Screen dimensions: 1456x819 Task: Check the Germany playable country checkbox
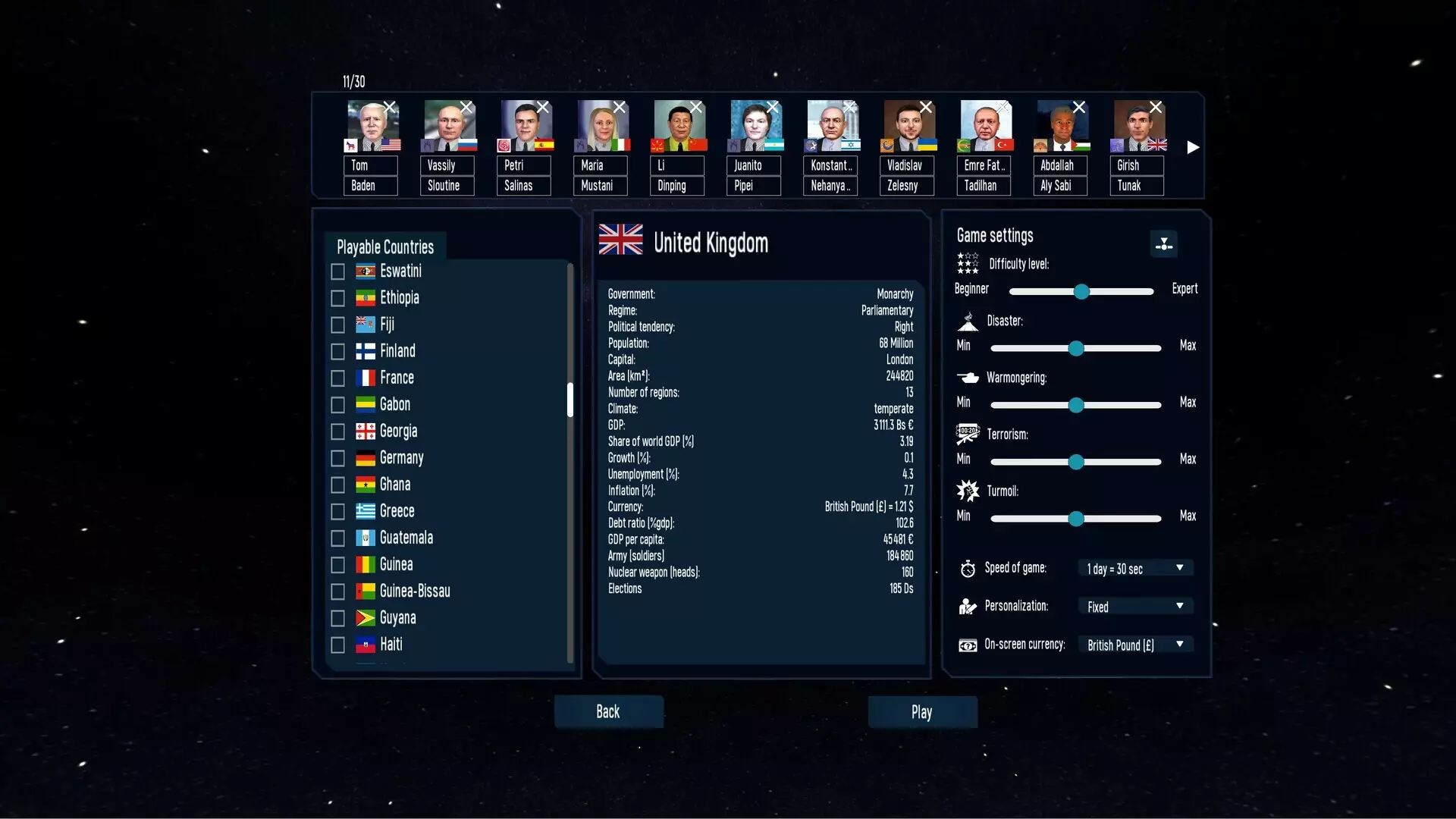(x=337, y=458)
